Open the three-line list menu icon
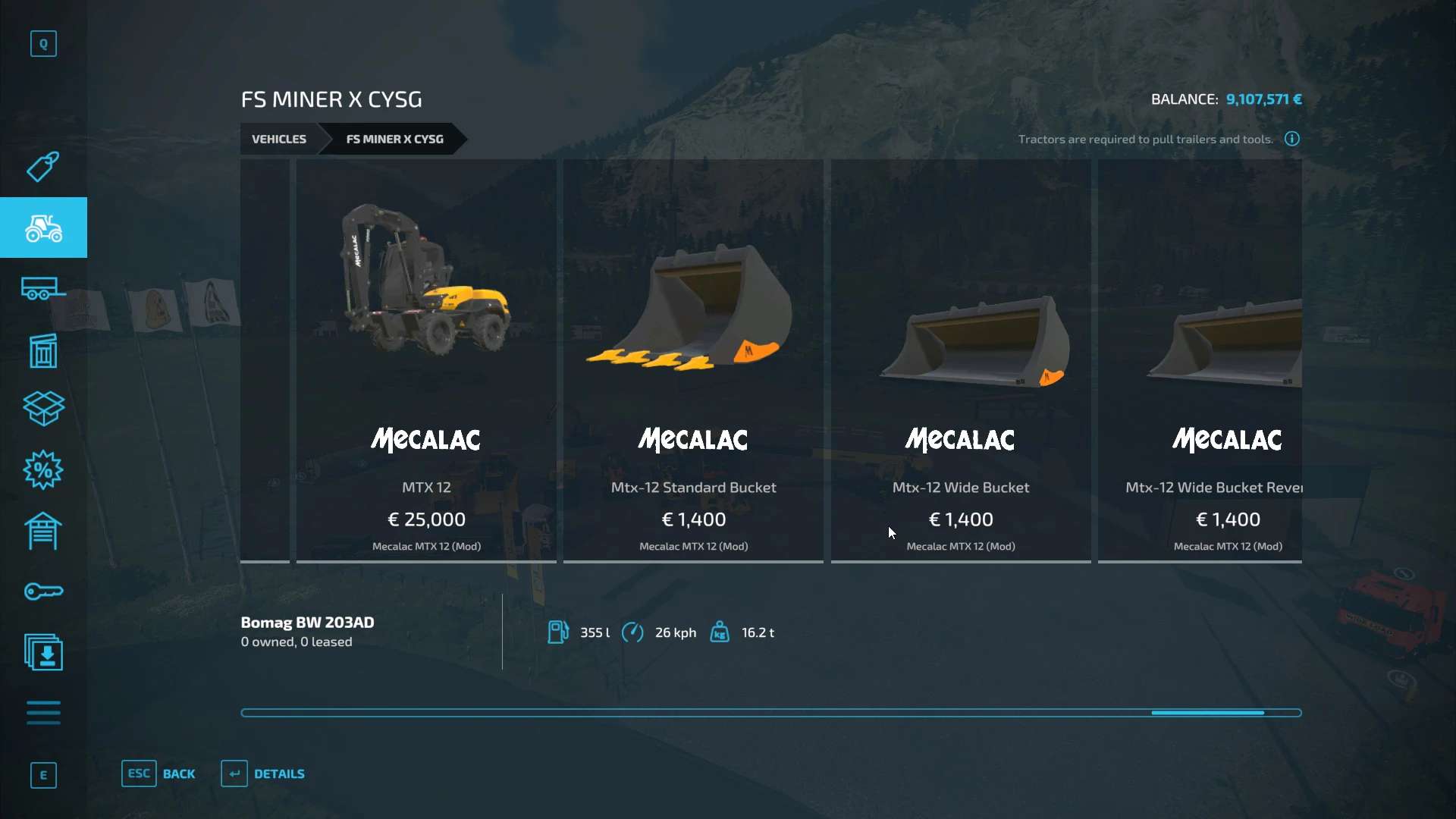Viewport: 1456px width, 819px height. 43,713
